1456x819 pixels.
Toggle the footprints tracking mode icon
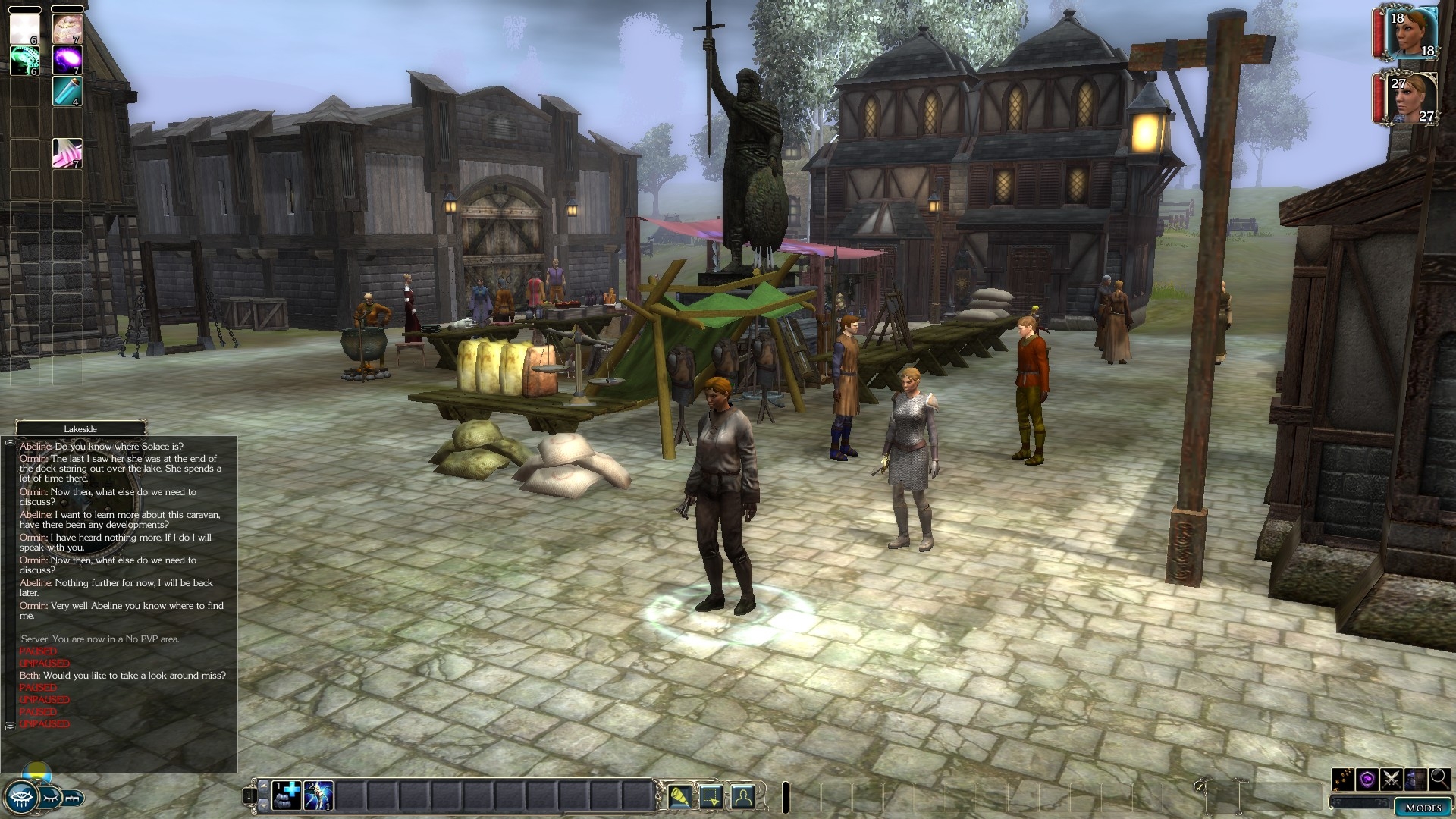(1343, 779)
